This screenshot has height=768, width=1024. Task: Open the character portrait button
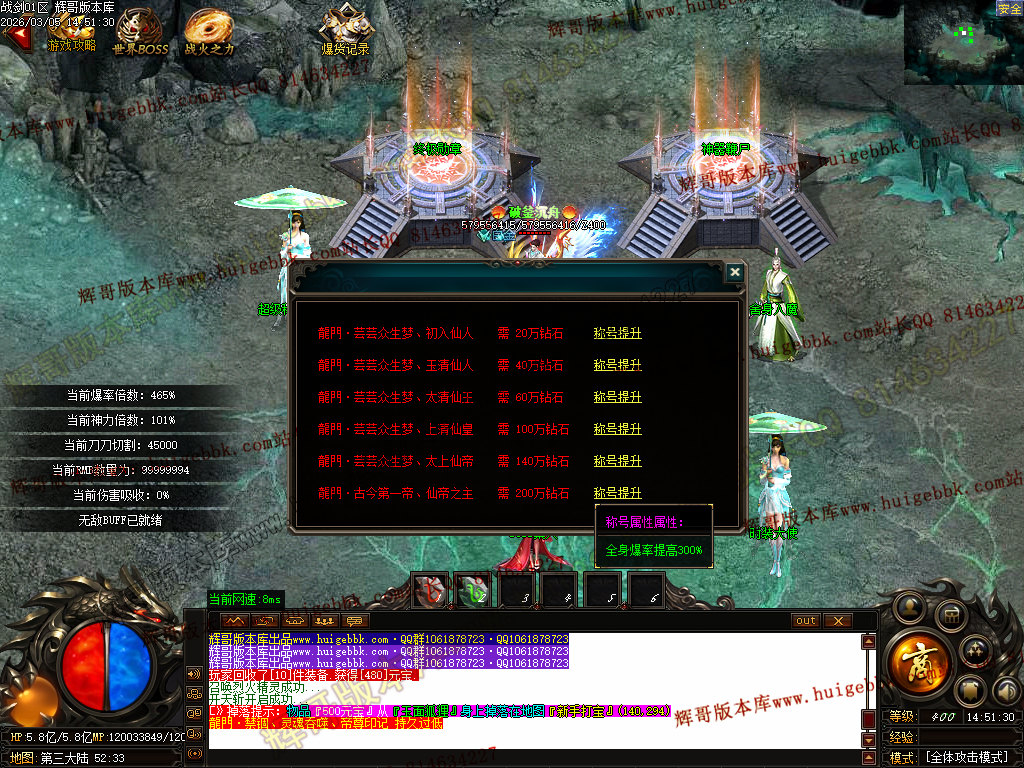[x=910, y=606]
